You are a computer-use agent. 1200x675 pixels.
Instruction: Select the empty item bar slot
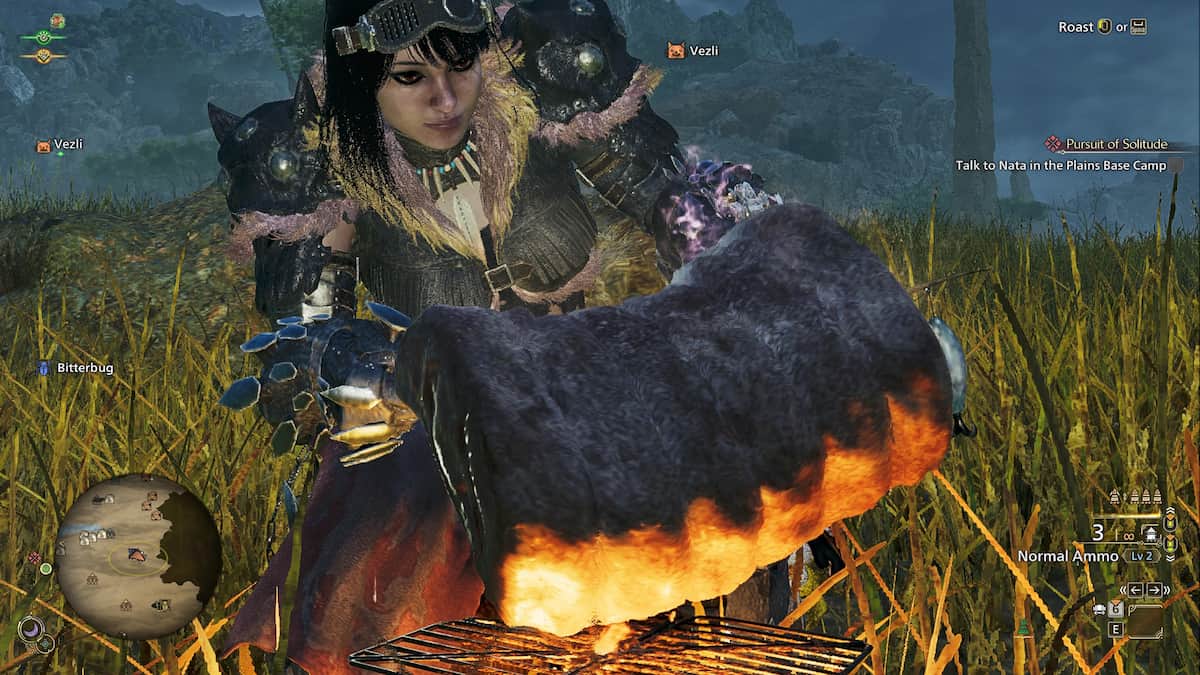click(1144, 622)
